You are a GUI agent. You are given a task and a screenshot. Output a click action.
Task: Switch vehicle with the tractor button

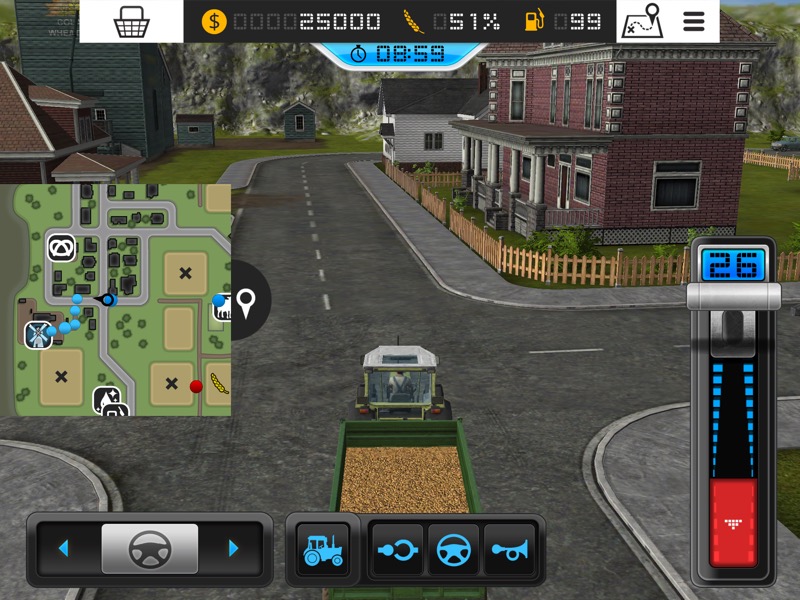(x=322, y=548)
